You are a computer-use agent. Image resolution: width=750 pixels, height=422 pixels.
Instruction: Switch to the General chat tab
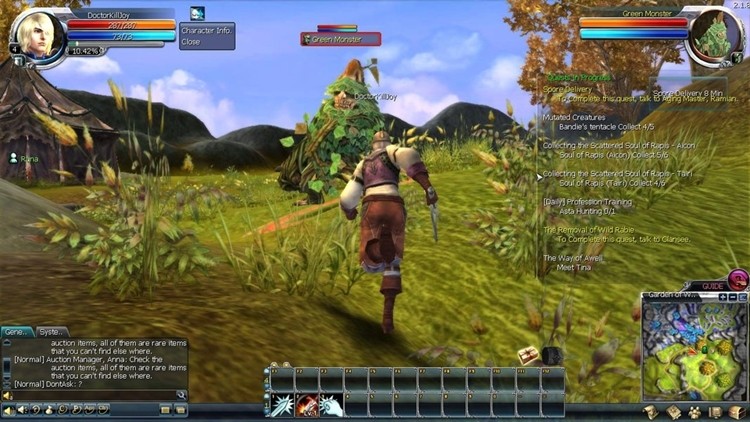click(17, 332)
